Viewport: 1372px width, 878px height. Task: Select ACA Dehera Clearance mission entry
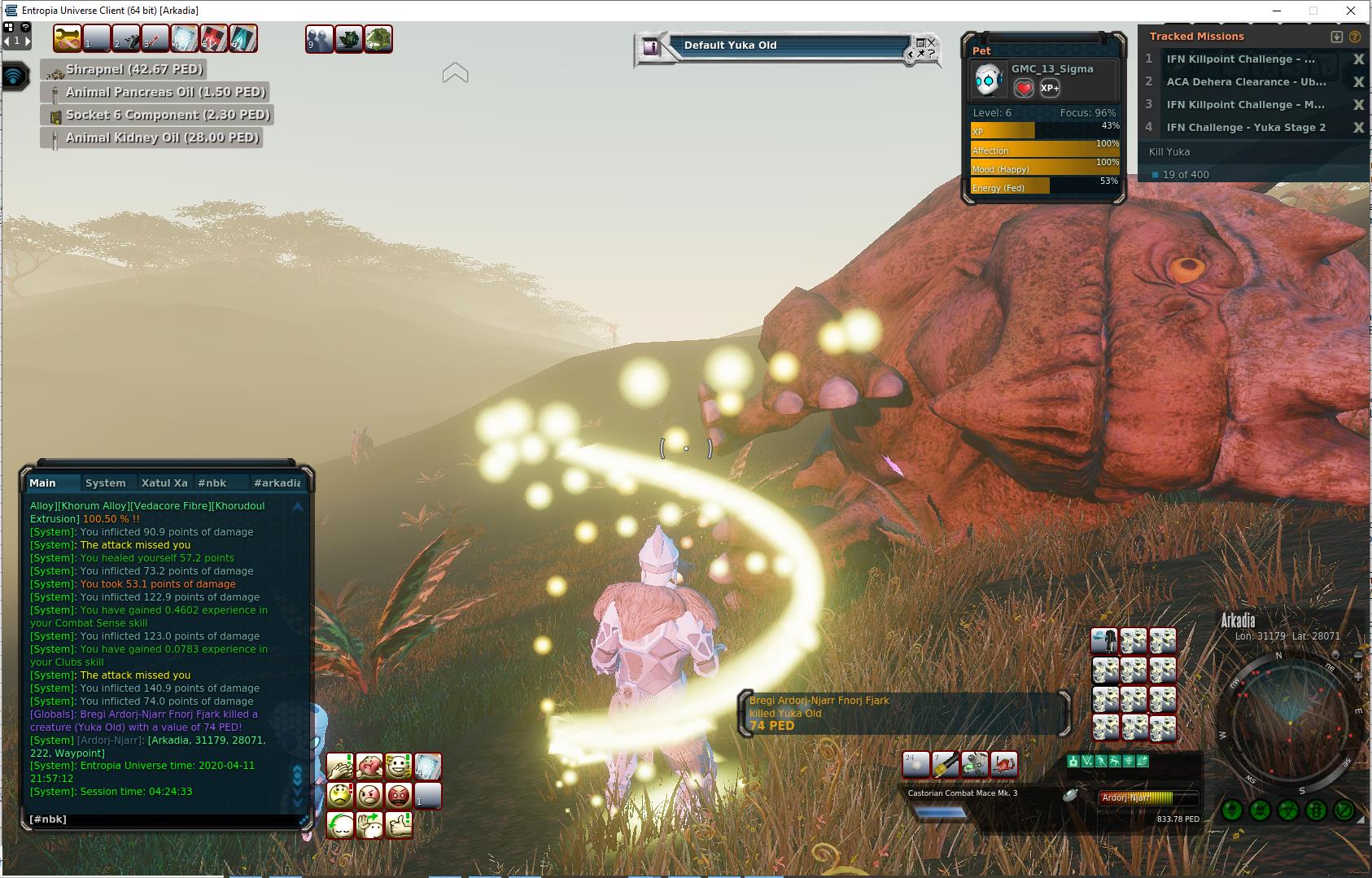point(1246,81)
